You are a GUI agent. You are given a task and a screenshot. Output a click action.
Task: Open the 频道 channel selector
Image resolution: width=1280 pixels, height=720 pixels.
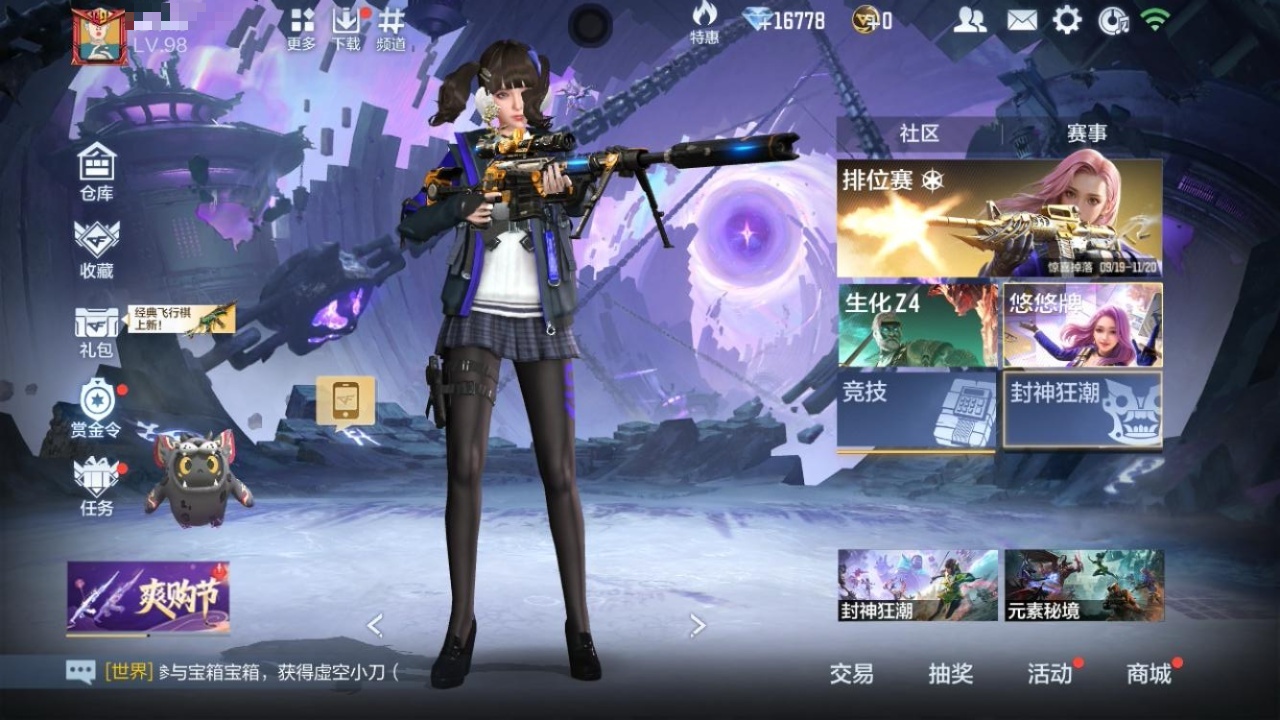[x=391, y=28]
